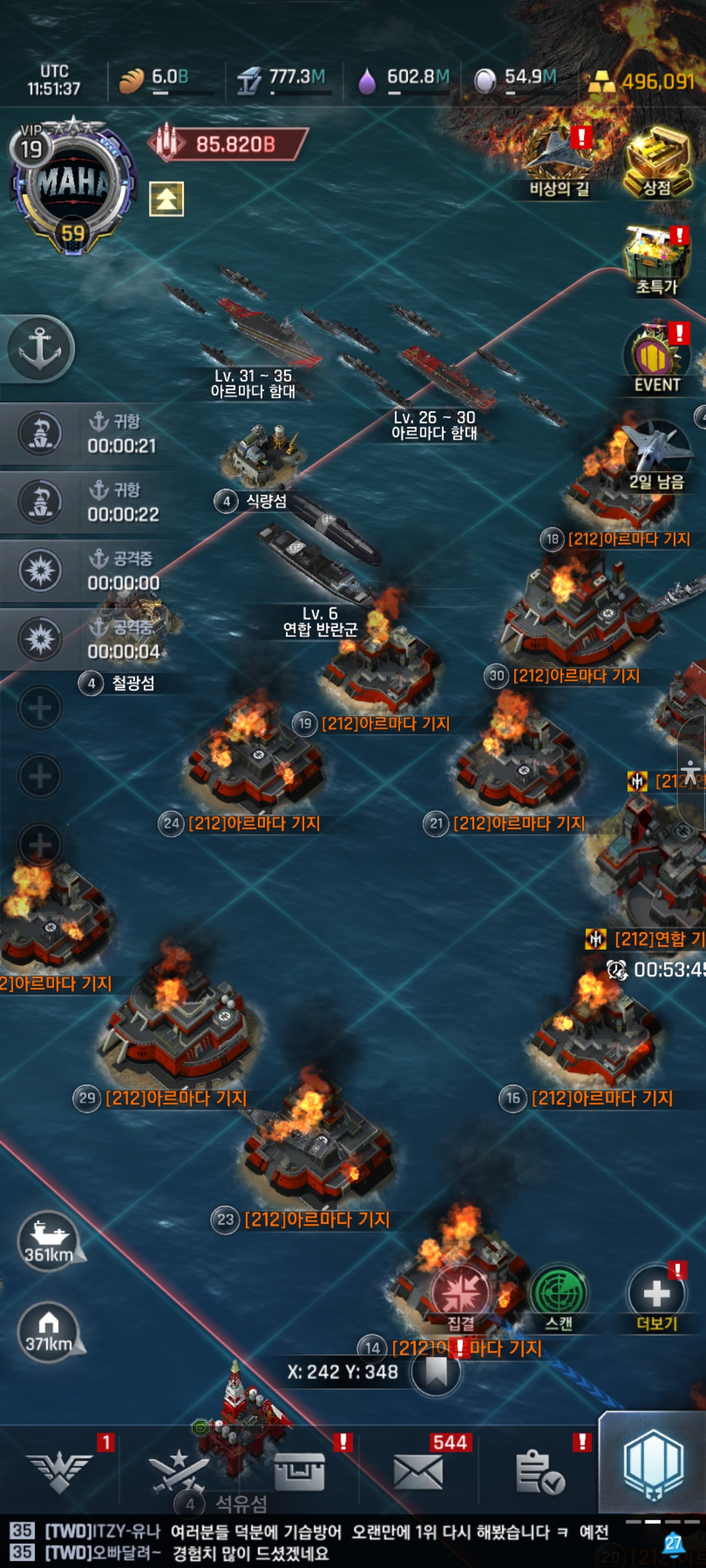Select the returning fleet with 00:00:21 timer

tap(85, 434)
